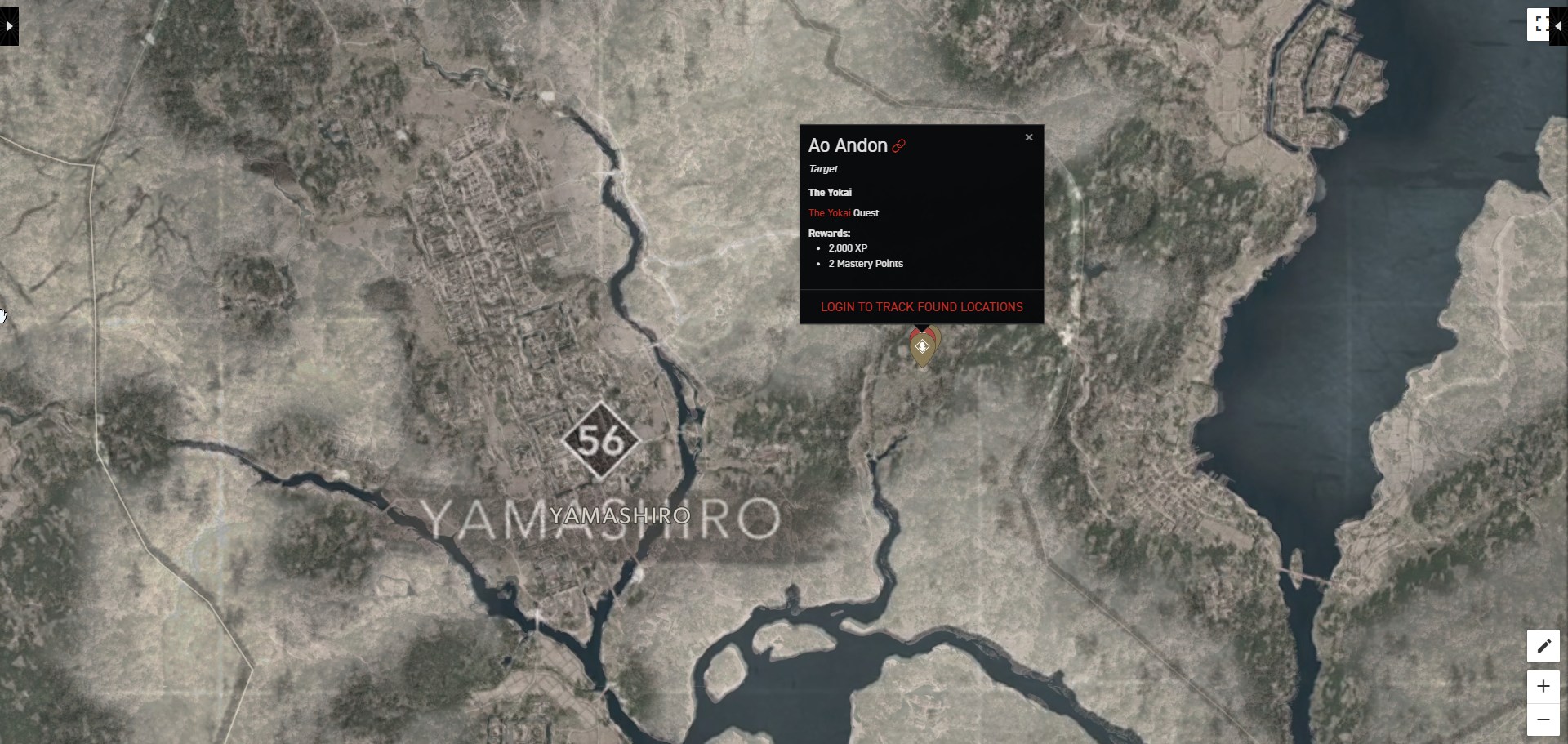Select the Yamashiro region diamond marker 56
The width and height of the screenshot is (1568, 744).
point(602,443)
